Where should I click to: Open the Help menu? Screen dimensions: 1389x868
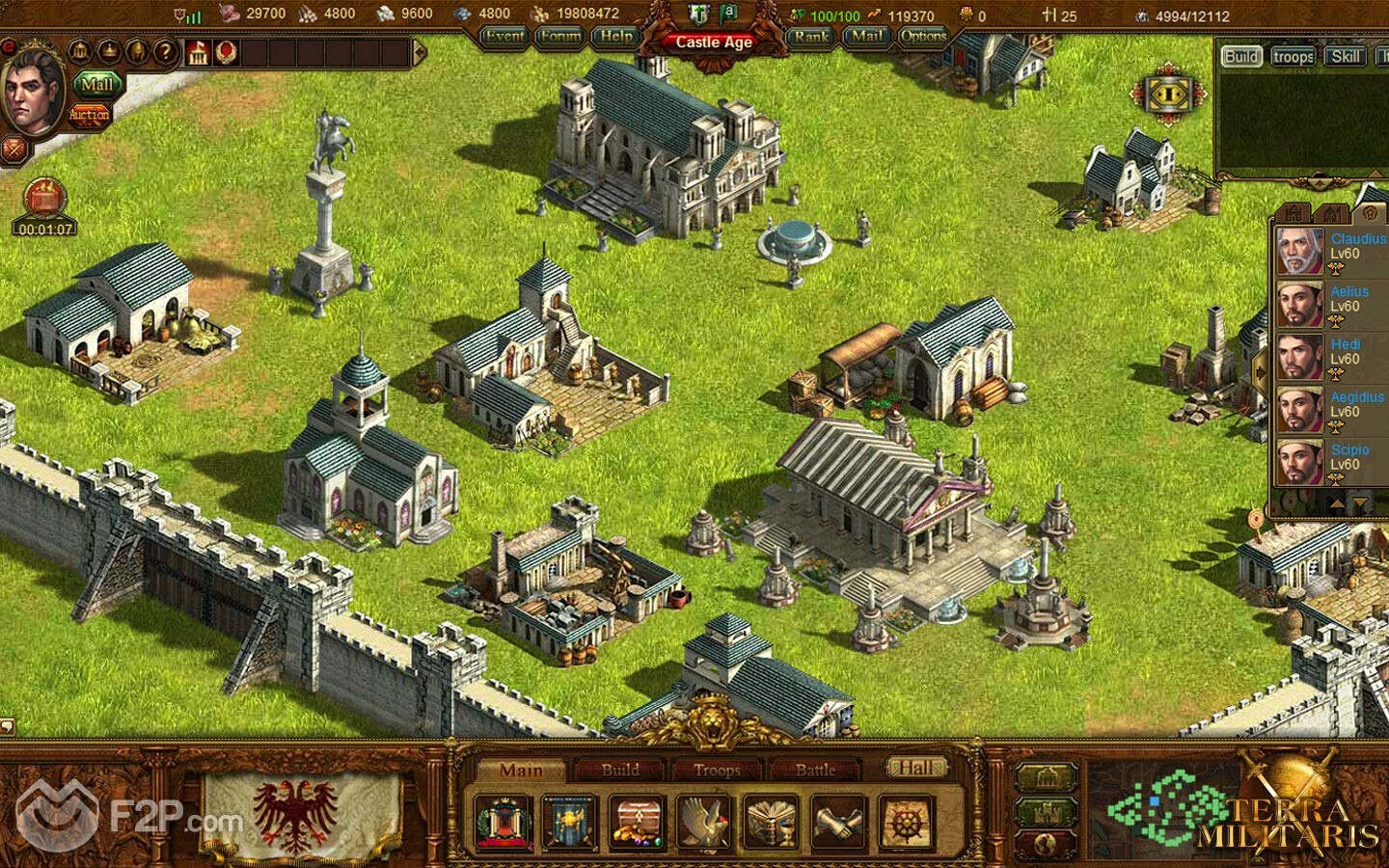pyautogui.click(x=615, y=37)
